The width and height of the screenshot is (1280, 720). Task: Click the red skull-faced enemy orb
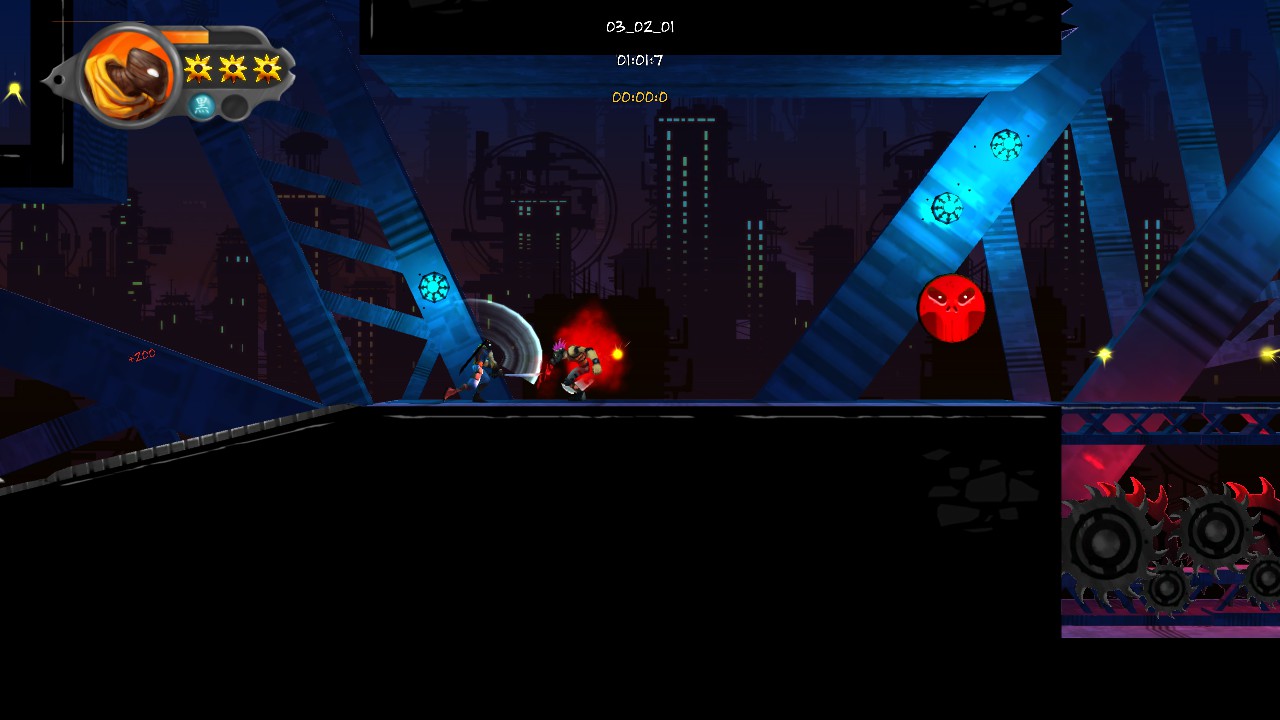[x=950, y=310]
